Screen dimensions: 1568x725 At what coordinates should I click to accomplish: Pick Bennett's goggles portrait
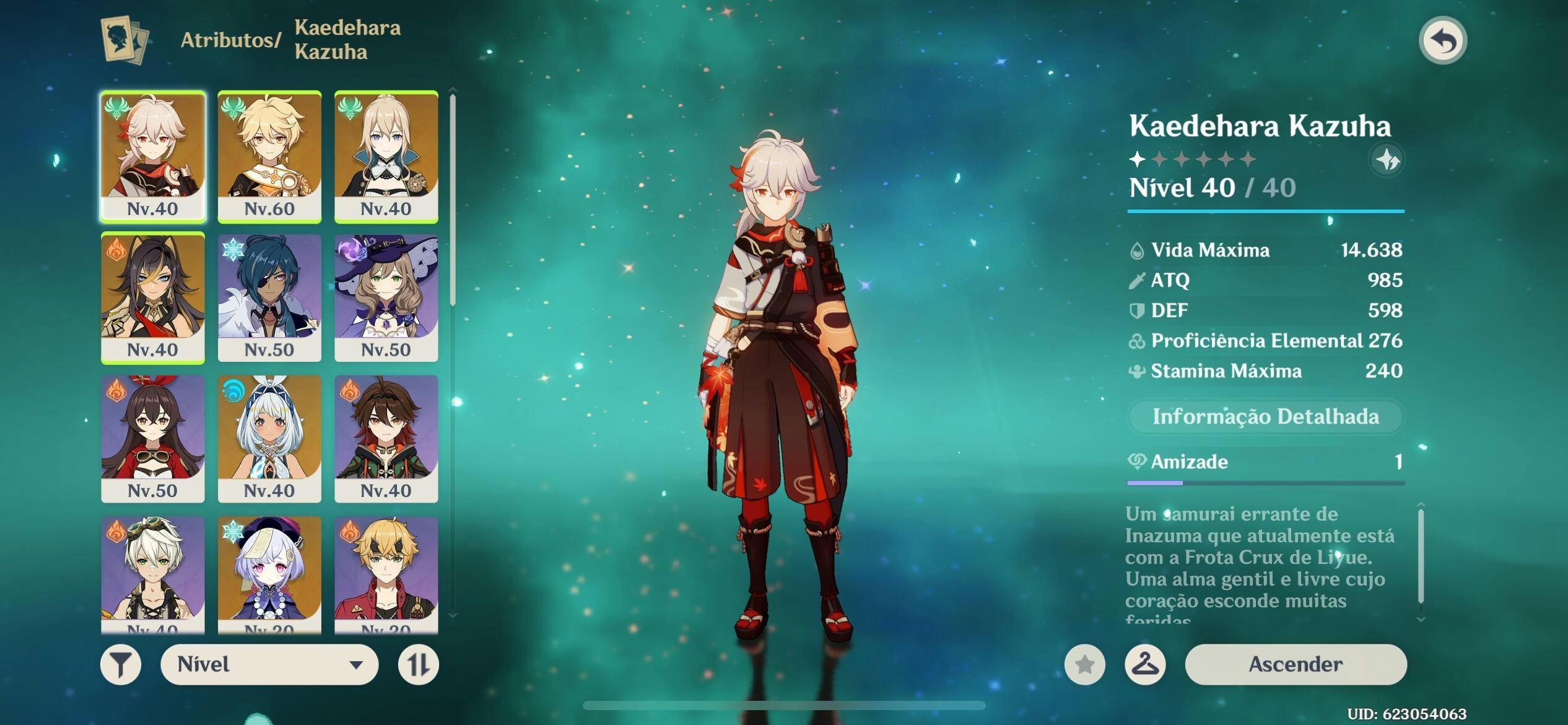pos(153,573)
